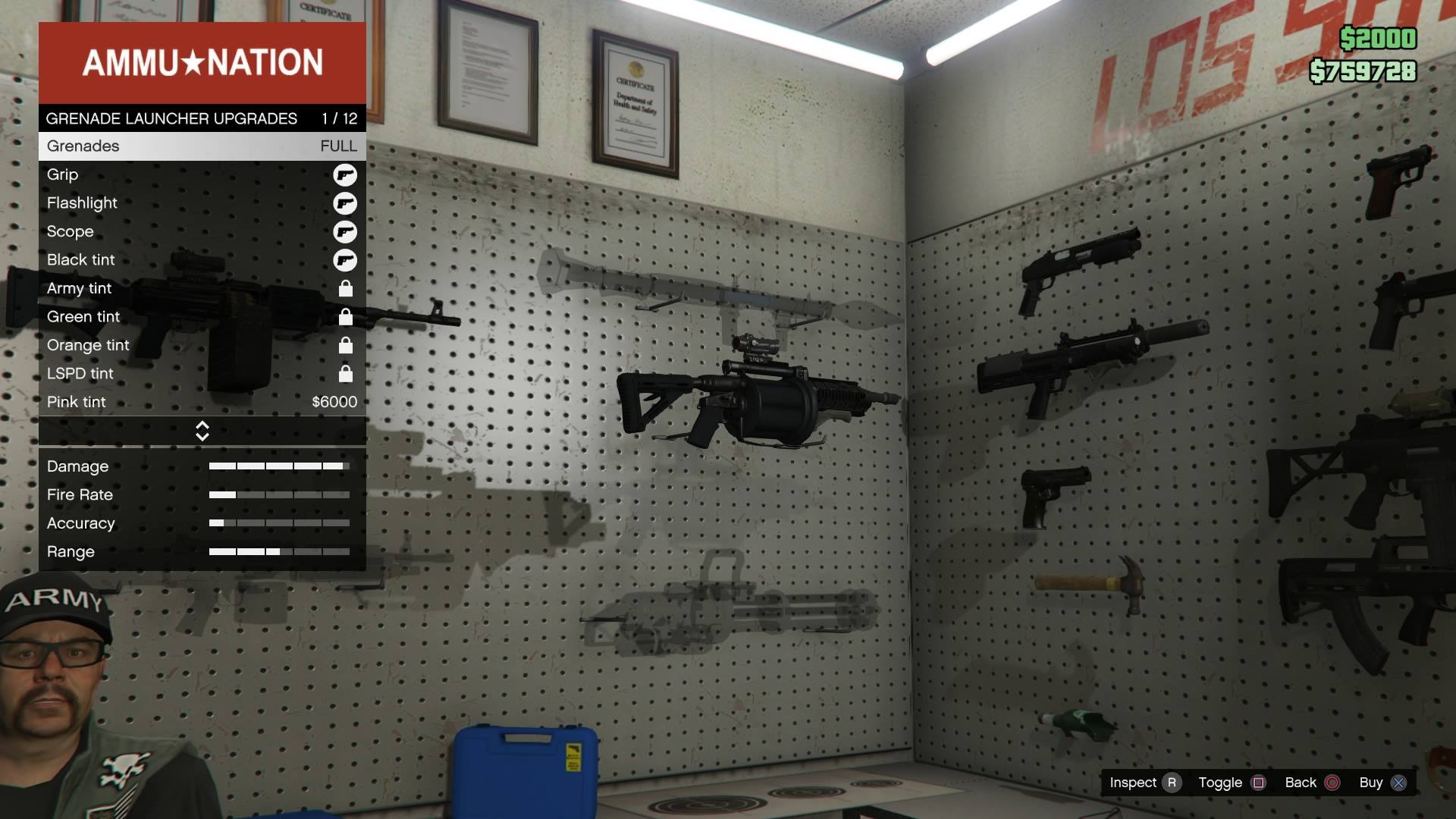1456x819 pixels.
Task: Click the up-down scroll chevron below the list
Action: [202, 430]
